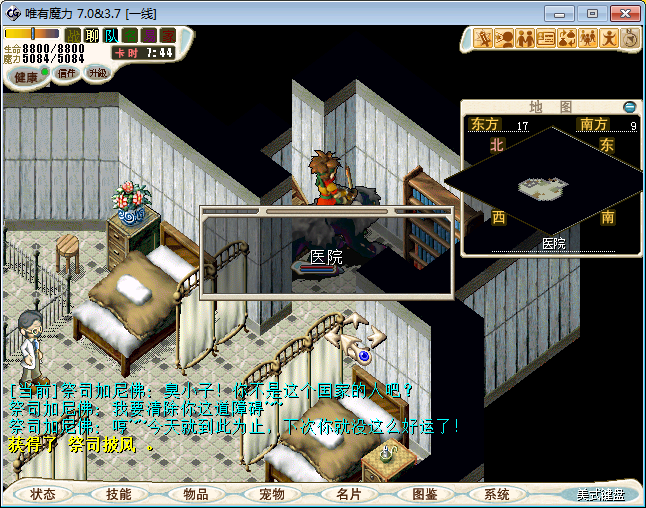Screen dimensions: 646x508
Task: Click the 健康 health button
Action: pos(27,77)
